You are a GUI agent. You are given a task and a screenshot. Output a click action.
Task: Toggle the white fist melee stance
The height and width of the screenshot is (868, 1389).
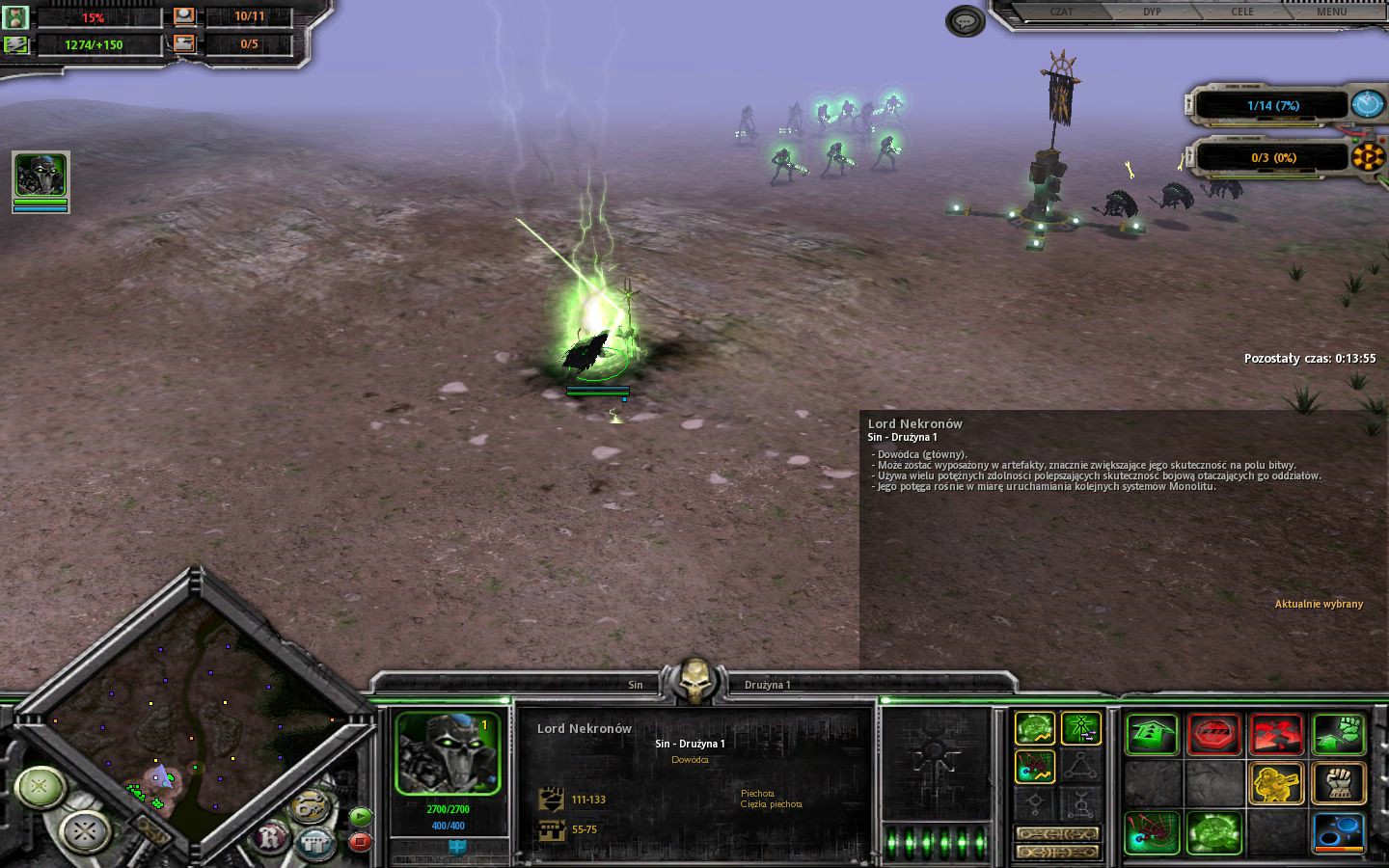(x=1339, y=783)
